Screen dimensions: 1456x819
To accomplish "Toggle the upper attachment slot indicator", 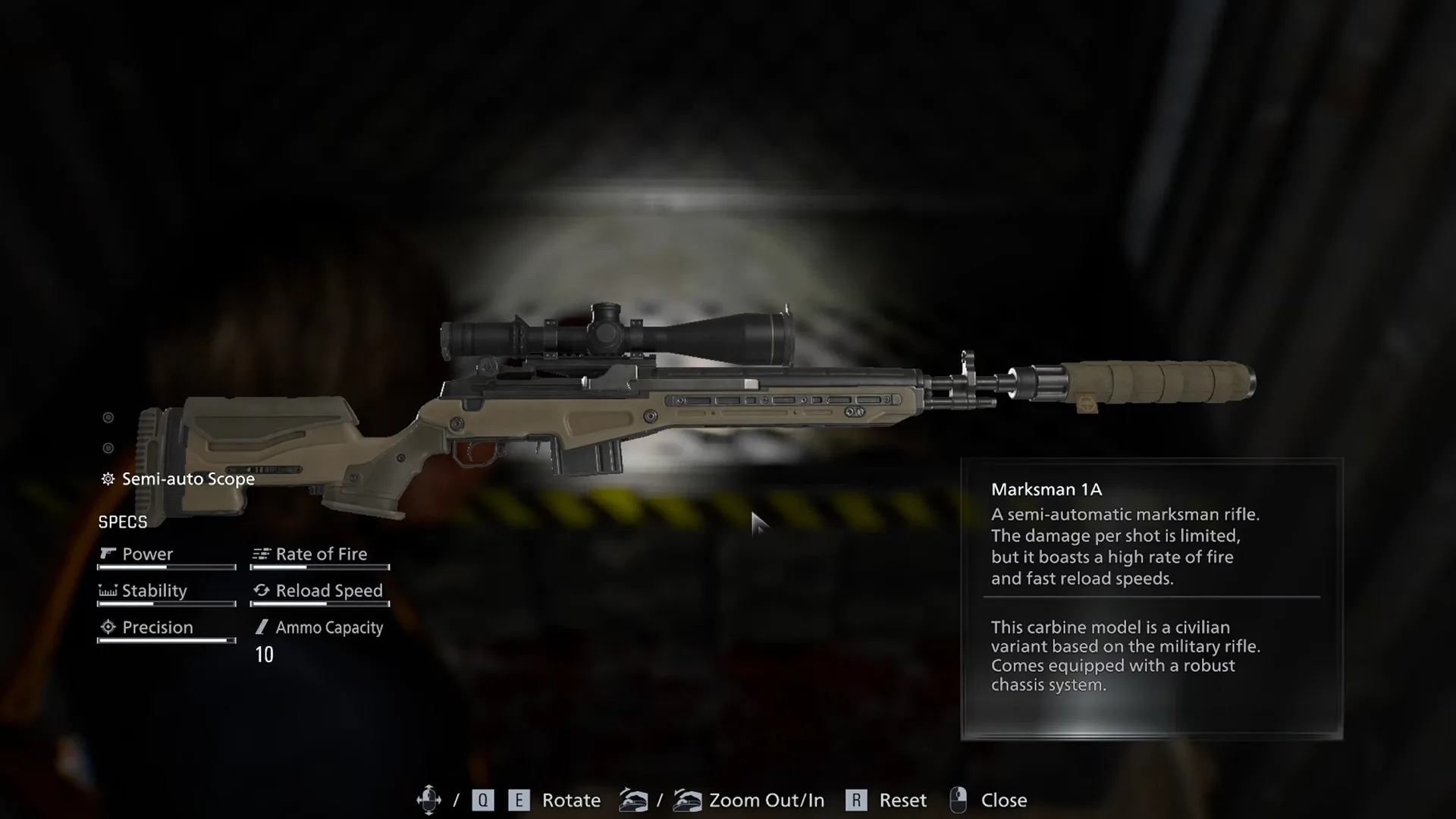I will (x=108, y=417).
